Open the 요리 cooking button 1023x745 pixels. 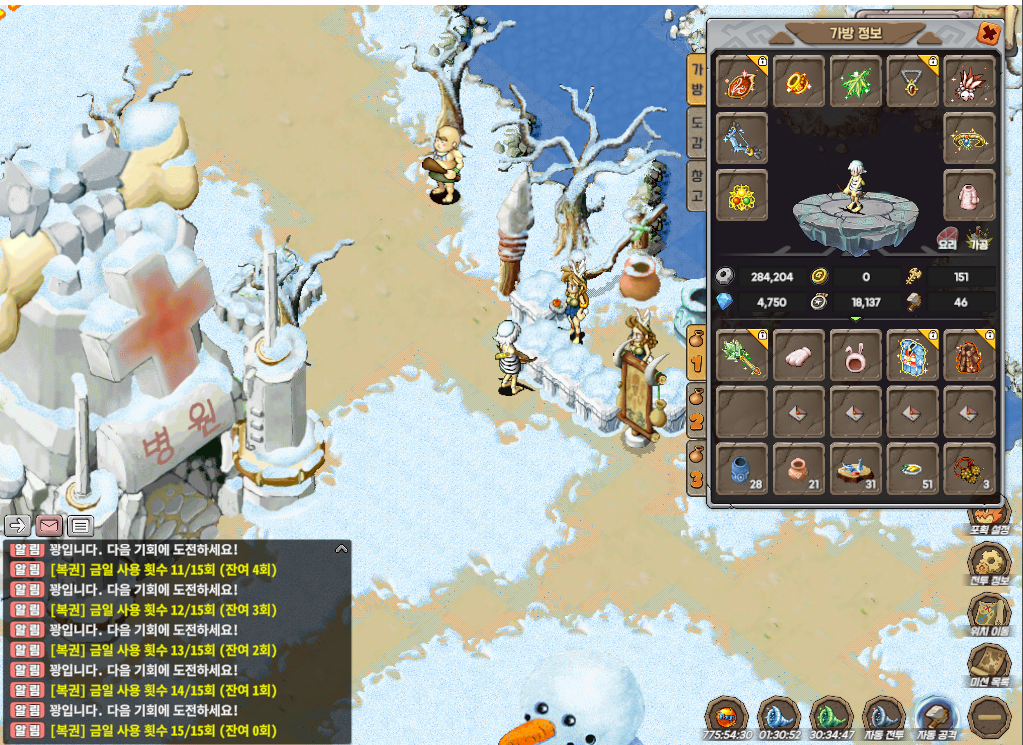pyautogui.click(x=947, y=239)
